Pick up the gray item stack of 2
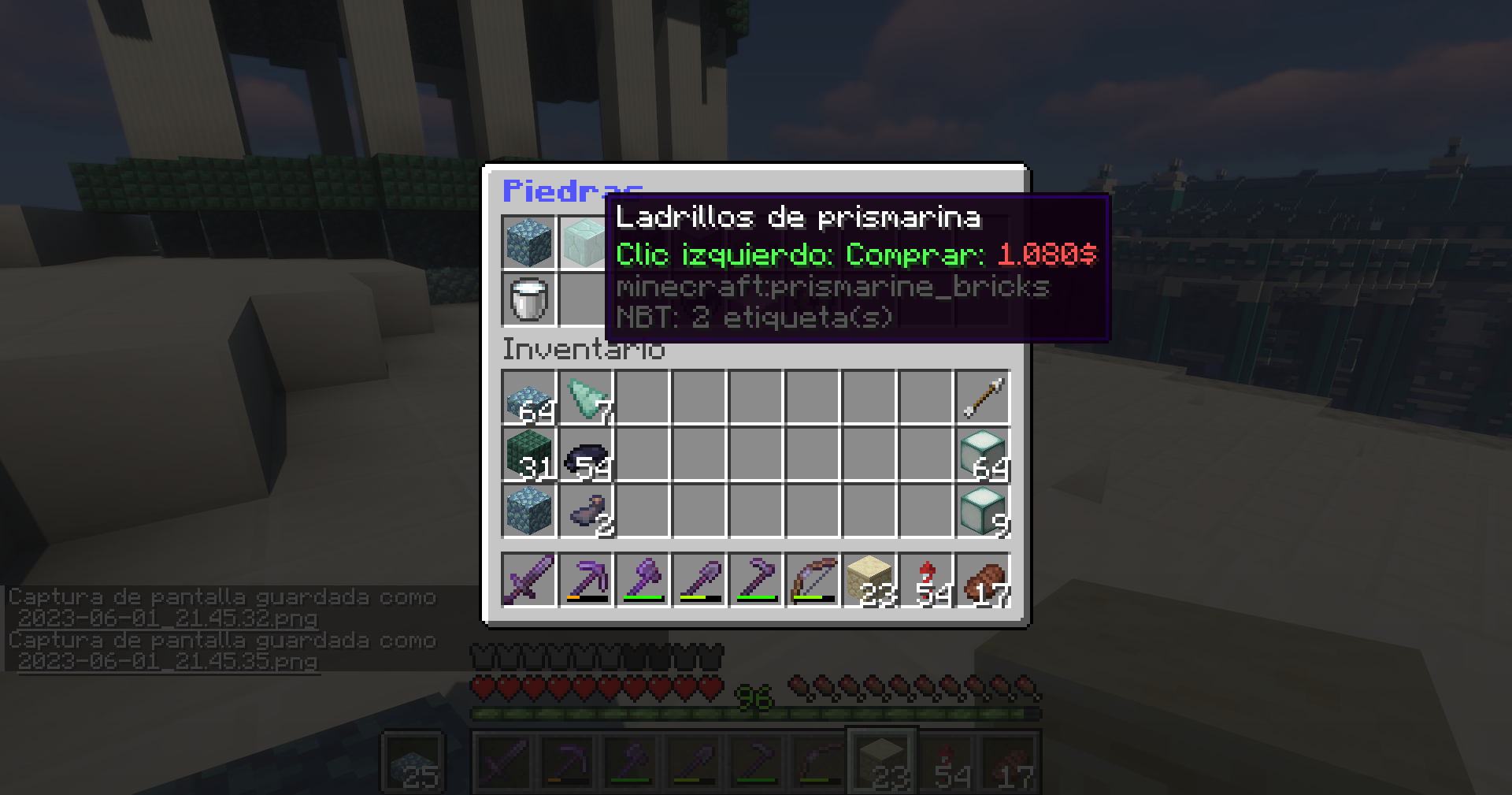 [586, 511]
